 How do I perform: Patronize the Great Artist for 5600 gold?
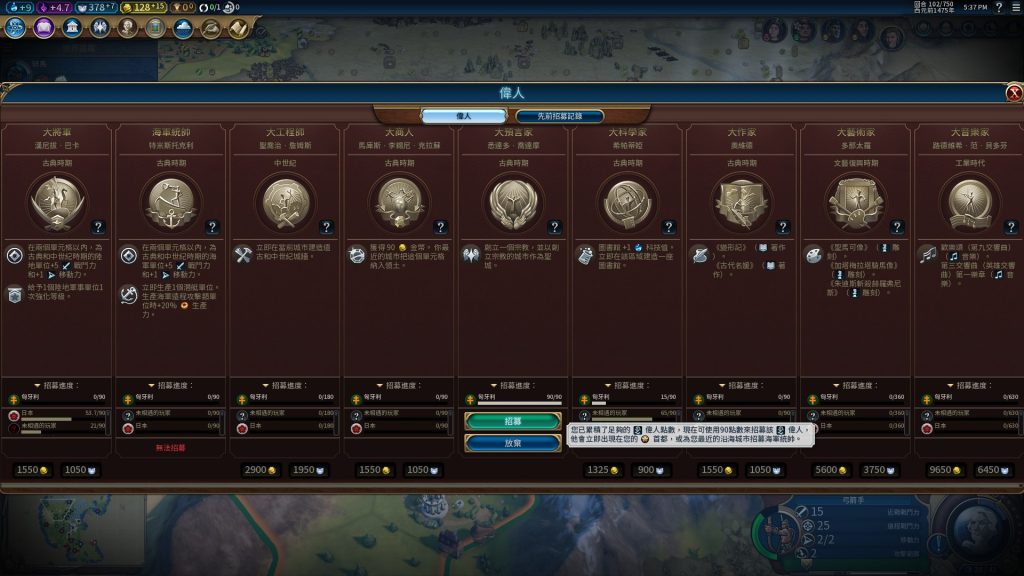[x=830, y=470]
